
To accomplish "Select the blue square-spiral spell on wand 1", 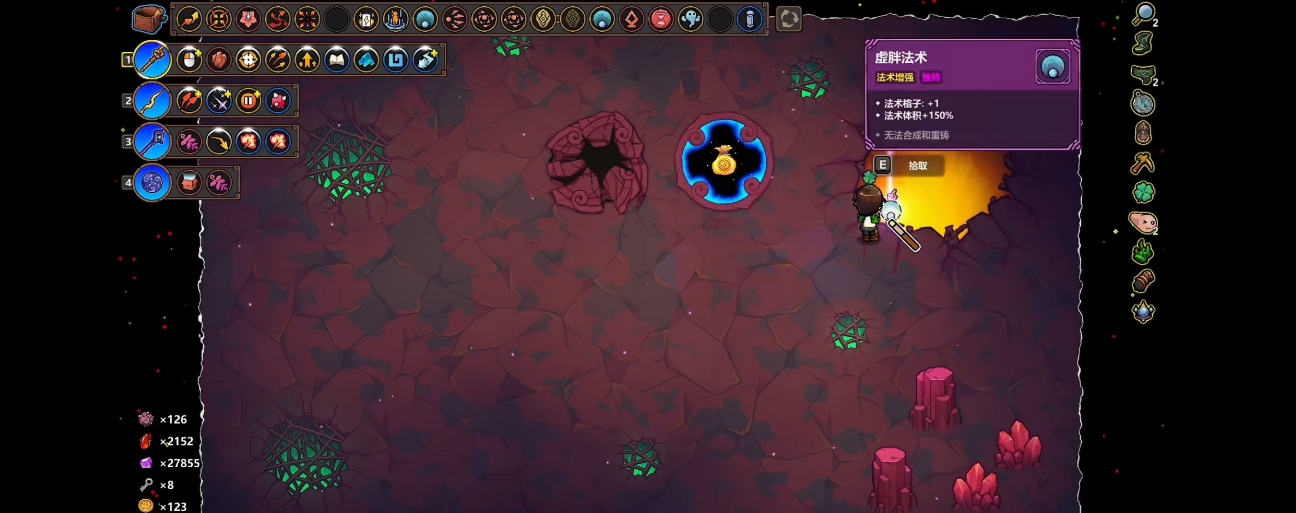I will [x=396, y=60].
